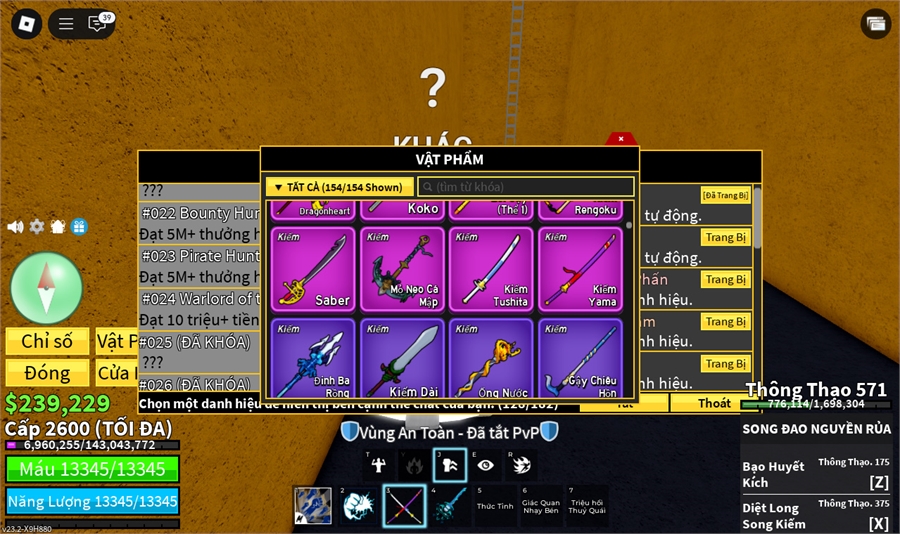Open the Chỉ số stats panel
Viewport: 900px width, 534px height.
click(x=47, y=341)
